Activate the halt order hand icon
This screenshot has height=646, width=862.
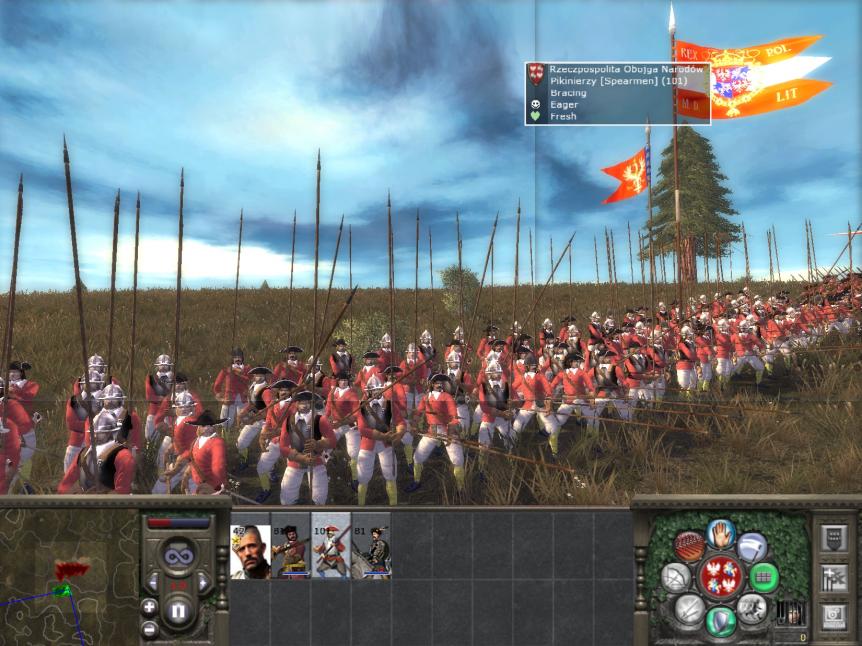coord(720,533)
